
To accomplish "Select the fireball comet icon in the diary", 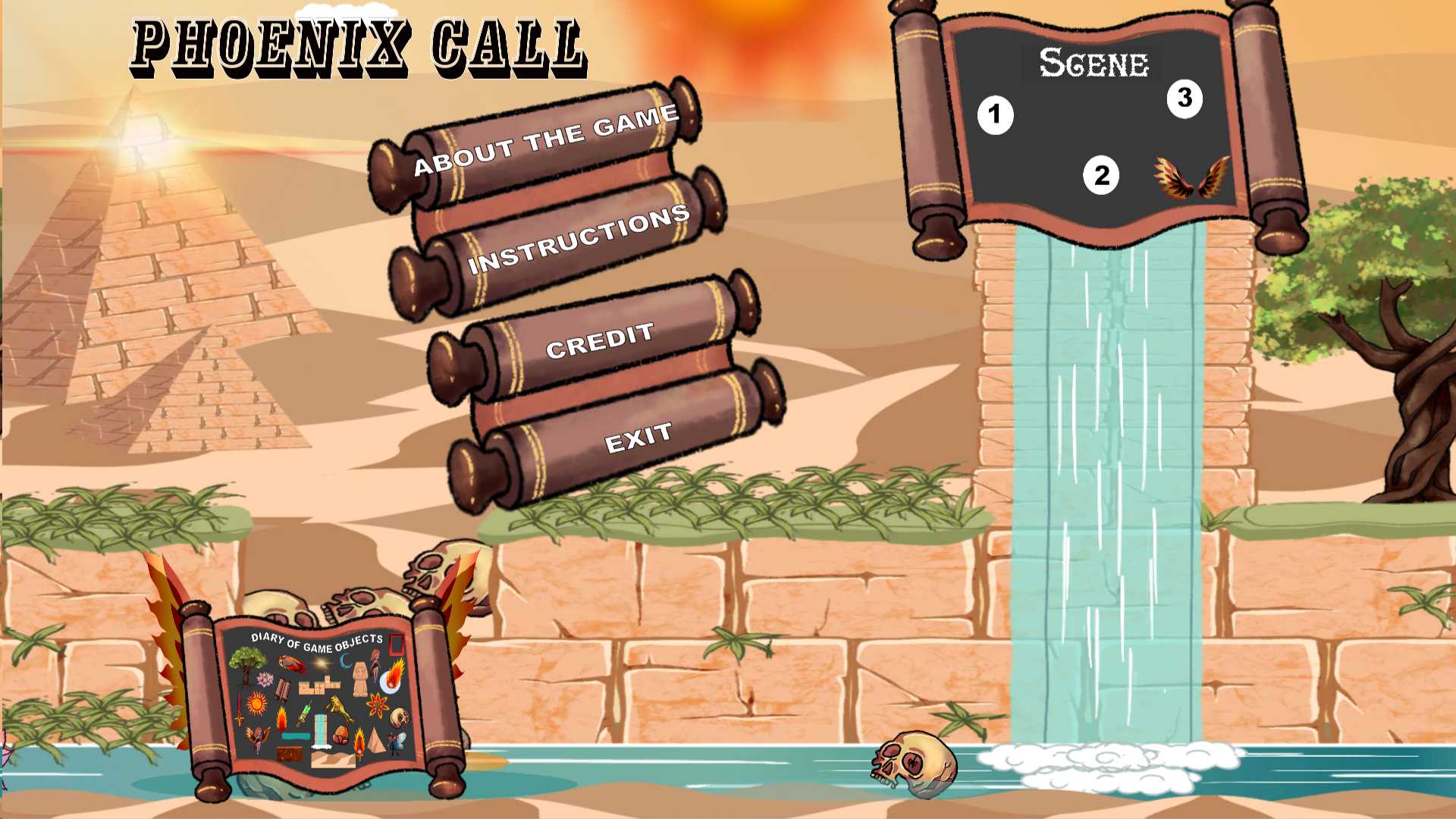I will point(393,676).
